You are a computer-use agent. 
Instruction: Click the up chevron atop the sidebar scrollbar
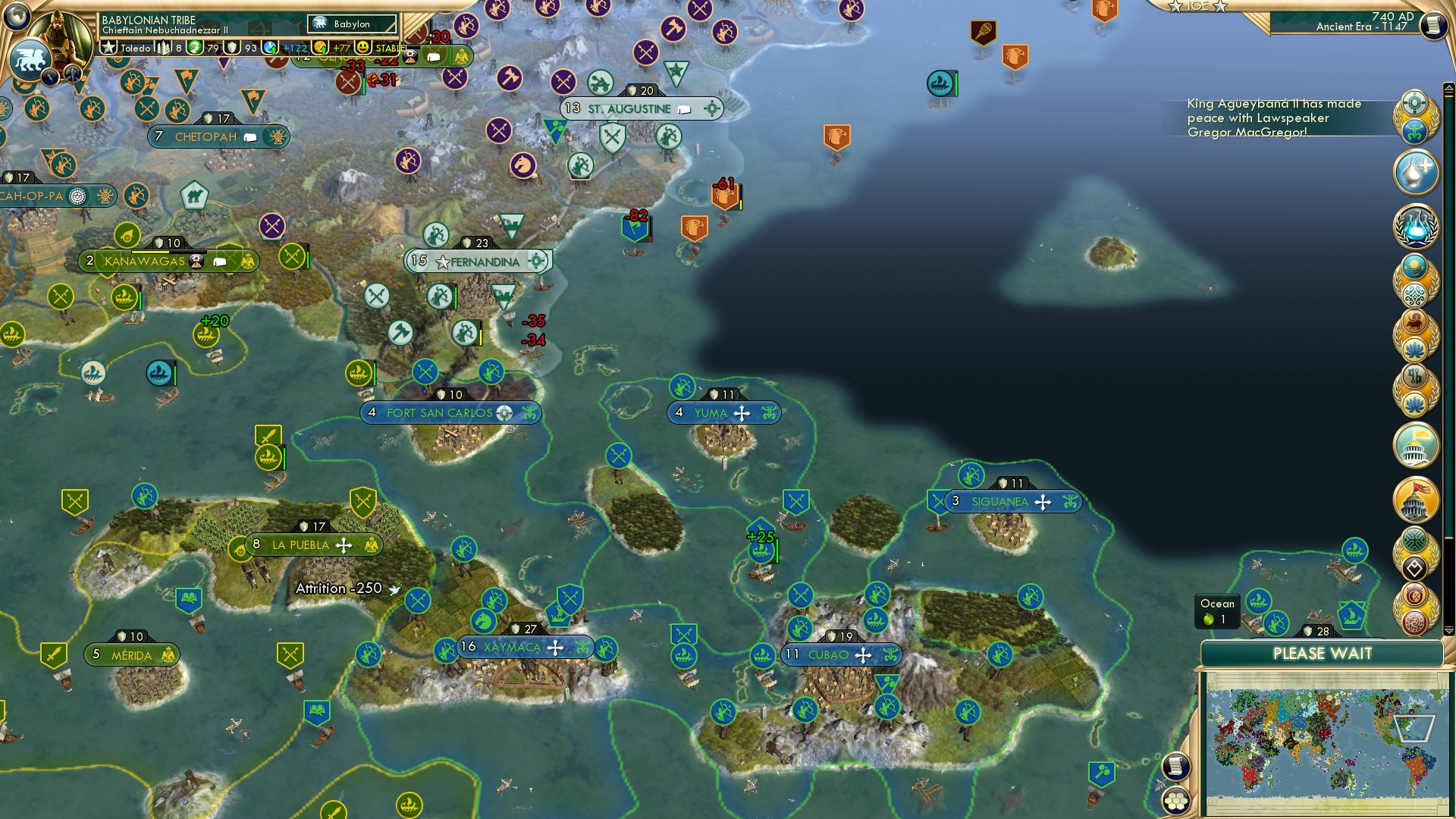pyautogui.click(x=1447, y=86)
